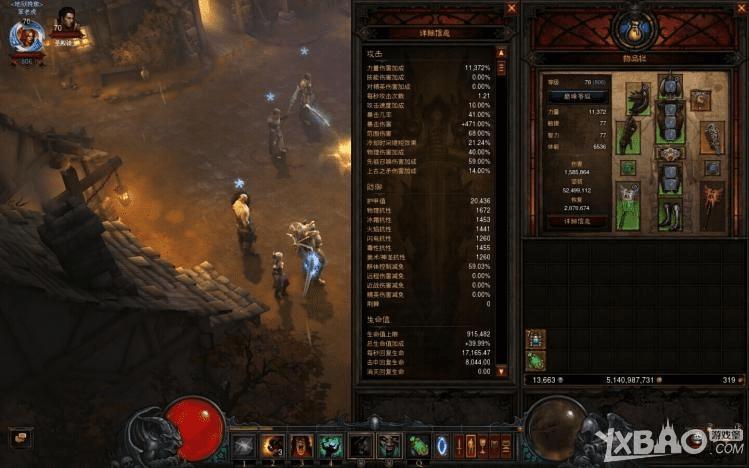The height and width of the screenshot is (468, 749).
Task: Click the player character portrait
Action: click(26, 36)
